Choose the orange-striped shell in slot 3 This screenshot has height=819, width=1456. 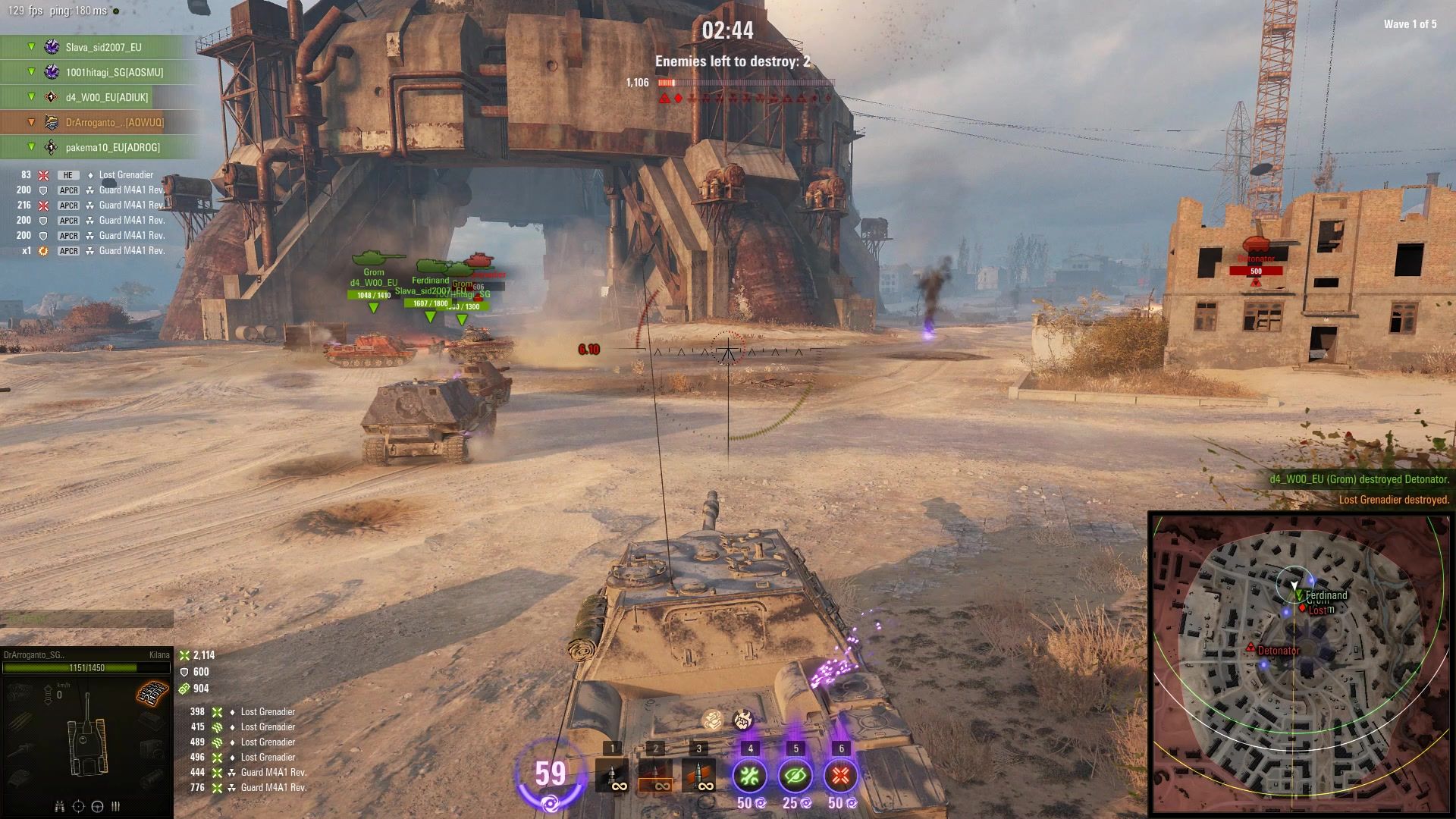tap(698, 775)
